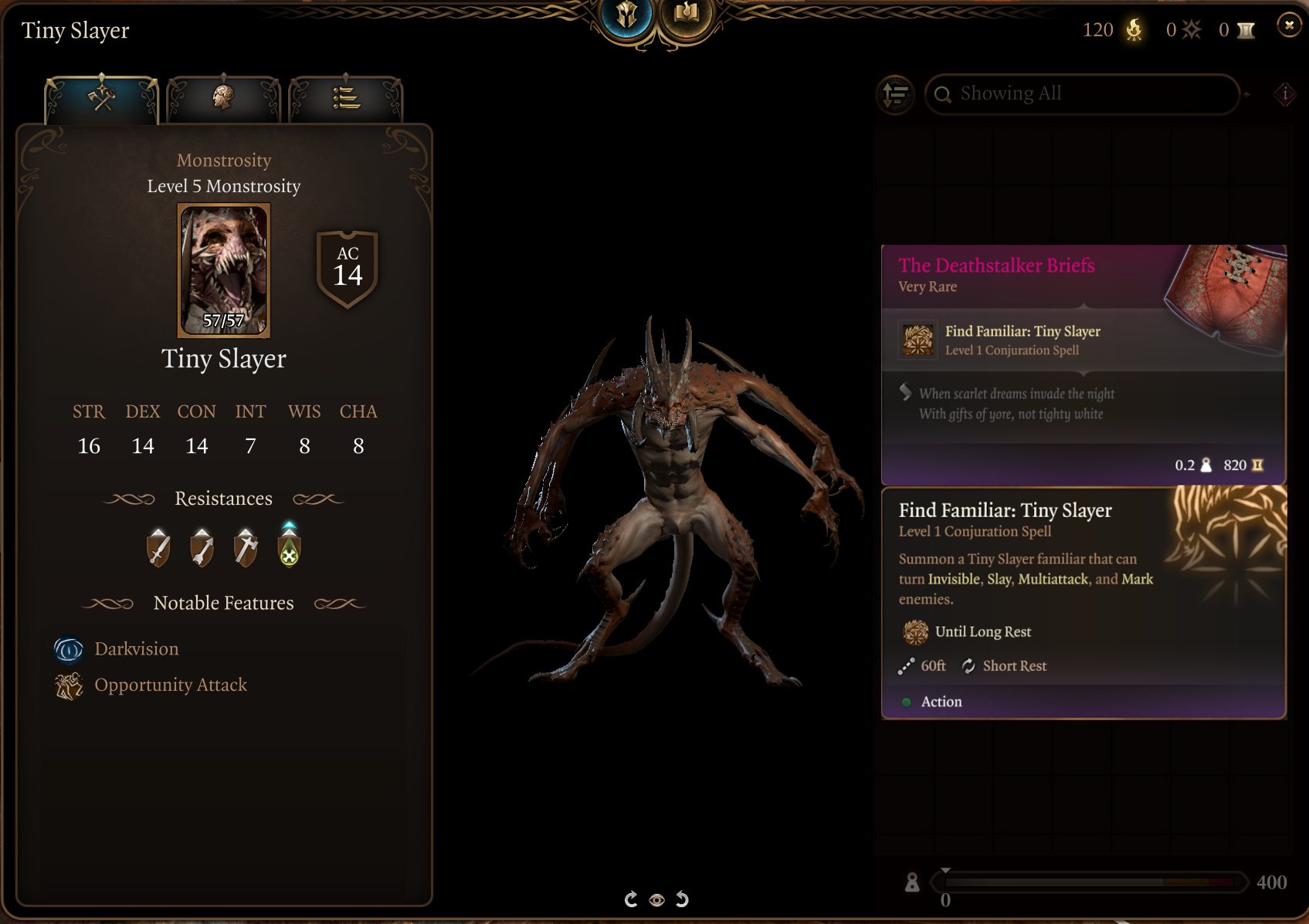Open the inventory sort and filter options
Image resolution: width=1309 pixels, height=924 pixels.
896,94
